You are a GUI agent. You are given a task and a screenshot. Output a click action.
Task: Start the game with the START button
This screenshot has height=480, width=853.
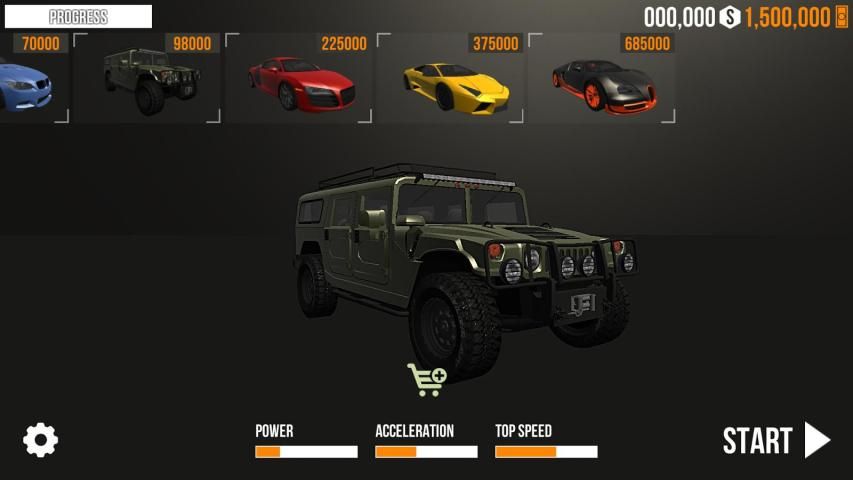click(x=776, y=440)
